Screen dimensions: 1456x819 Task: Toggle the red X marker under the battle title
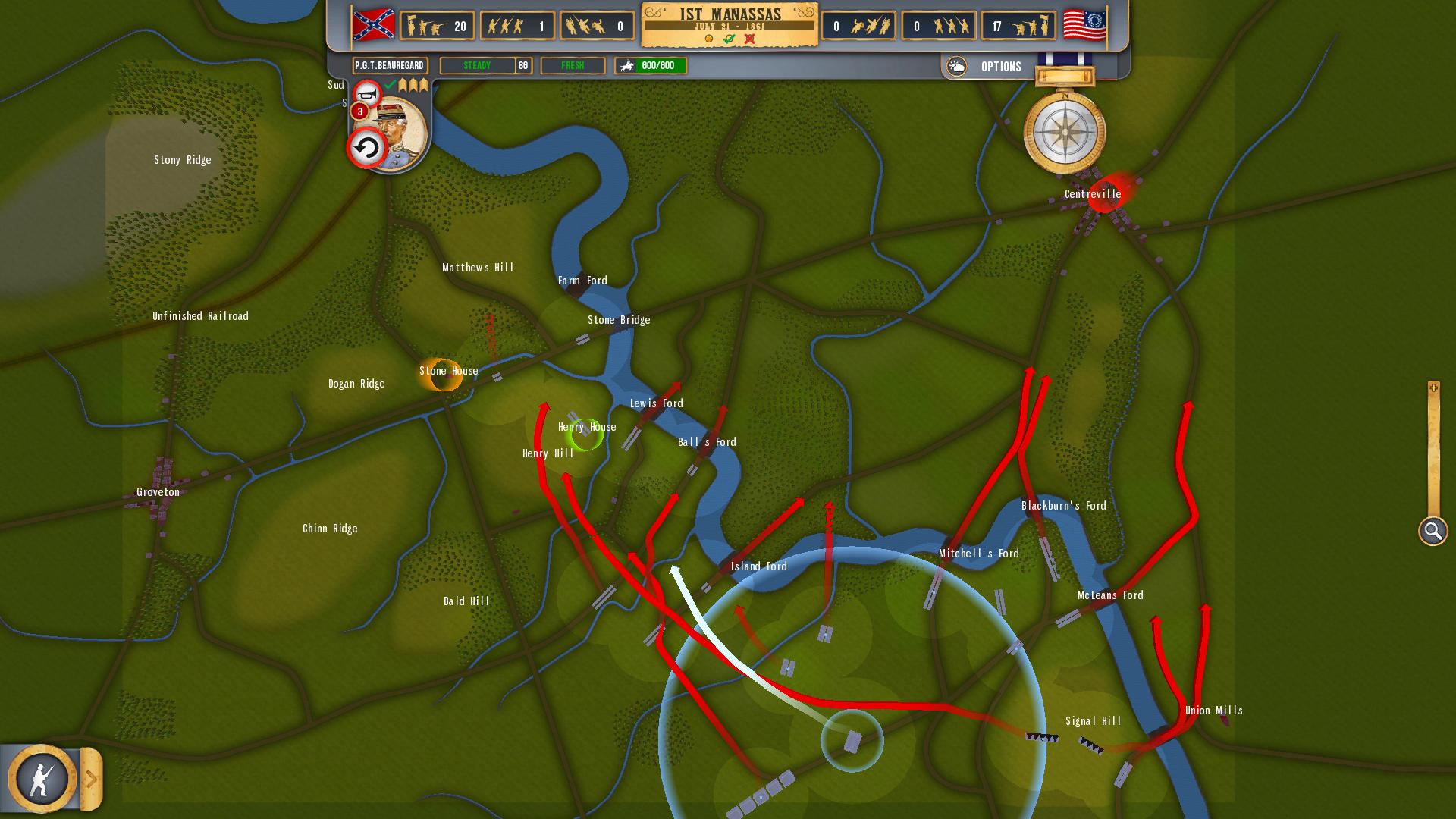pos(750,38)
